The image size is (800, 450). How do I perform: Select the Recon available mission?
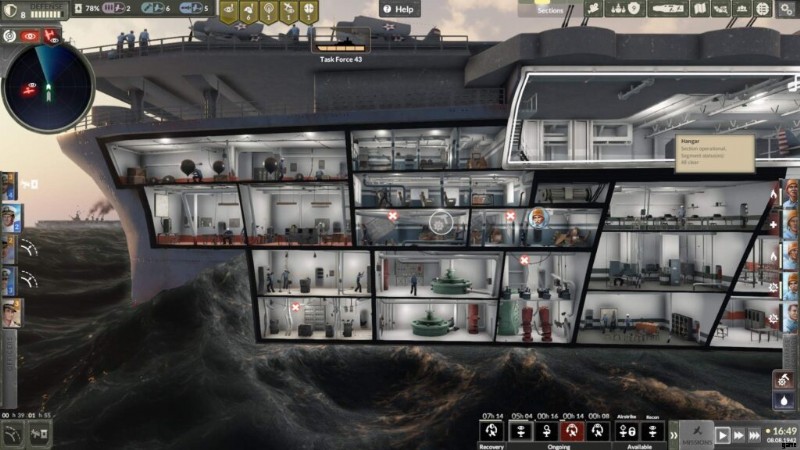point(653,431)
